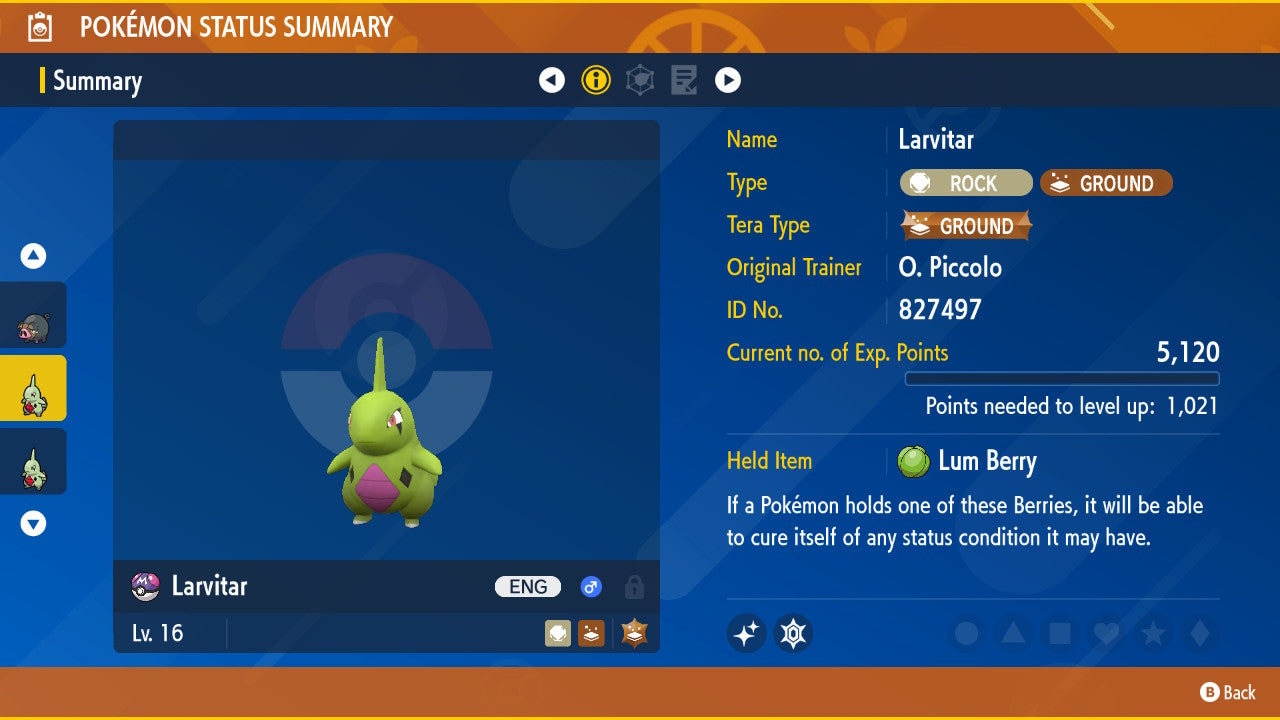The image size is (1280, 720).
Task: Choose the yellow-highlighted Larvitar thumbnail
Action: [x=33, y=388]
